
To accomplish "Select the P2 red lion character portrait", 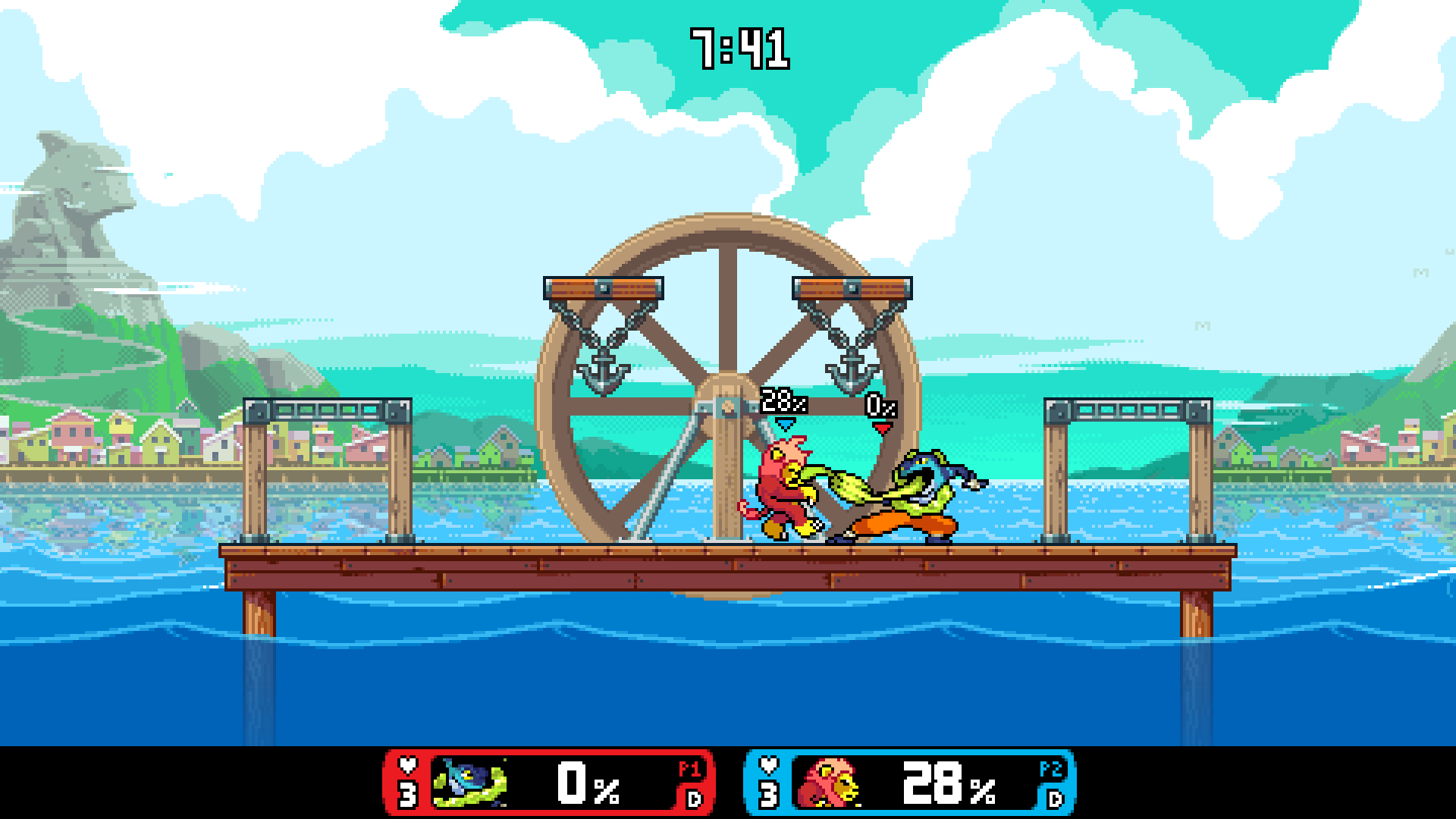I will (x=830, y=783).
